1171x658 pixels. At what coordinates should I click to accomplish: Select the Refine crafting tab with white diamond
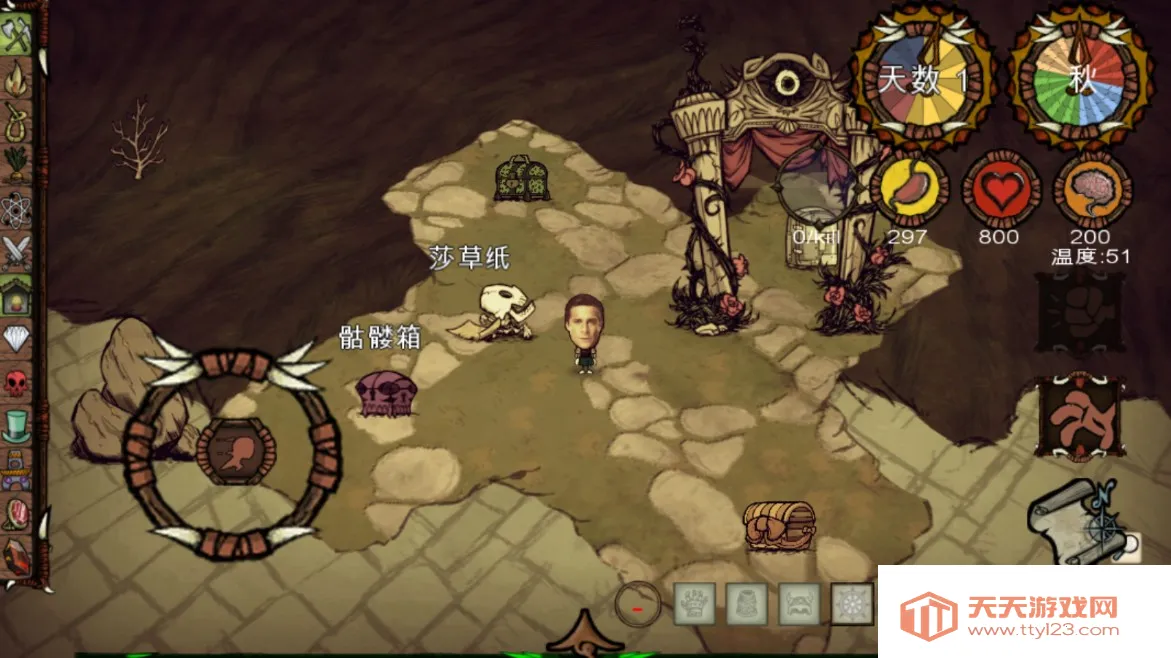coord(17,338)
